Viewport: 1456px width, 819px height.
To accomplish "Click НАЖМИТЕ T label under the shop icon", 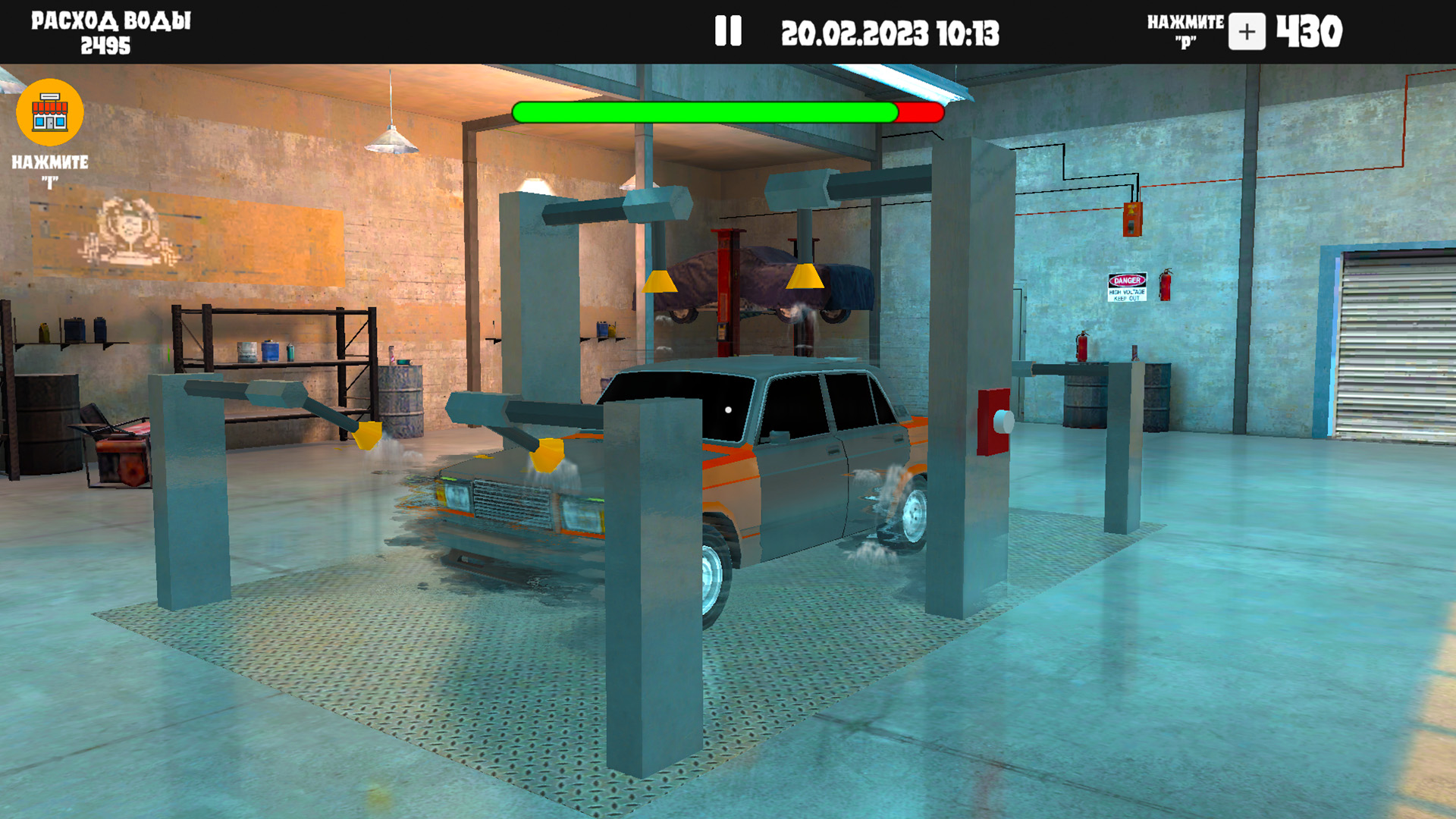I will pyautogui.click(x=50, y=168).
